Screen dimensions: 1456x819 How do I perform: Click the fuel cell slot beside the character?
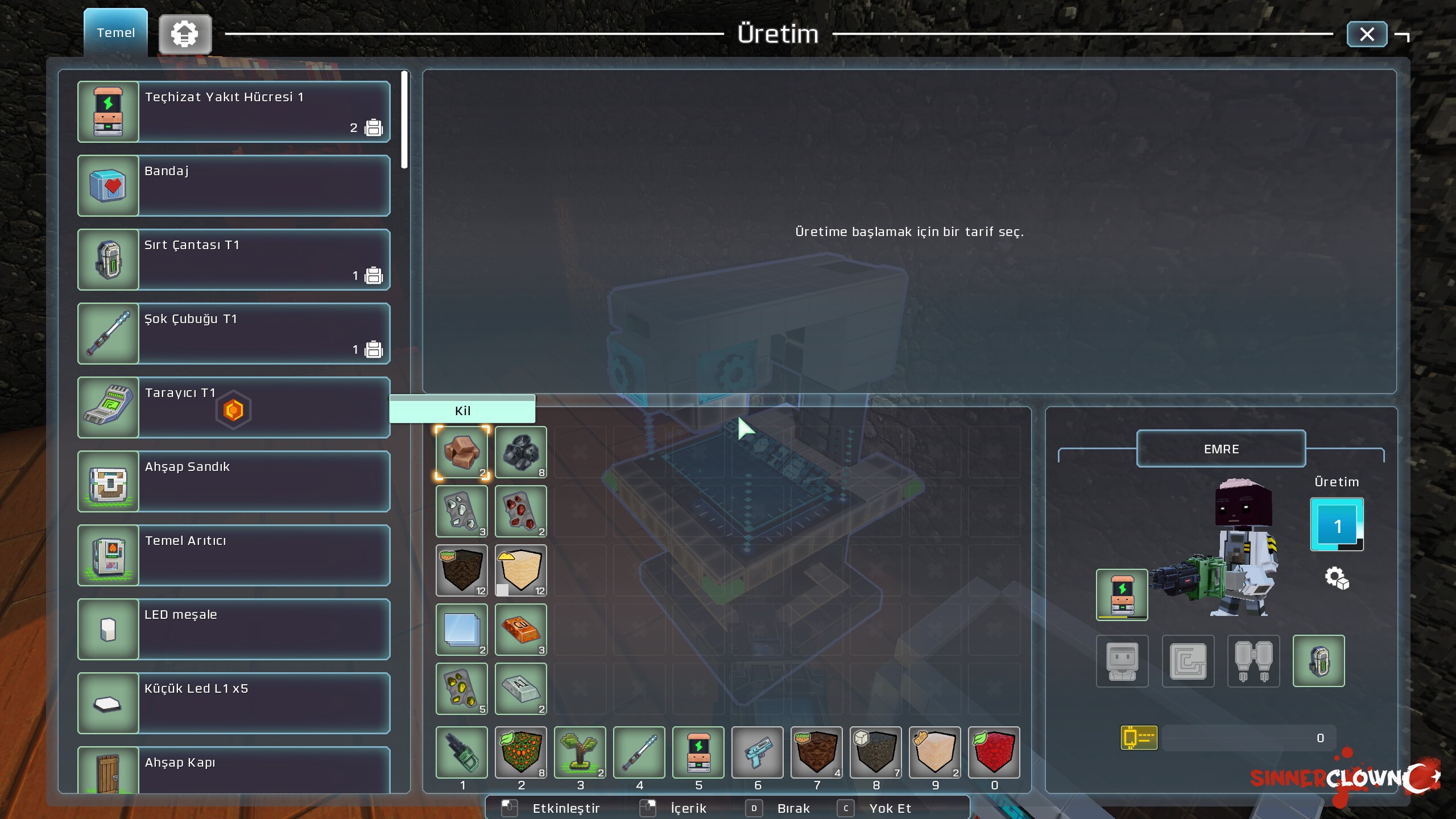(x=1122, y=595)
